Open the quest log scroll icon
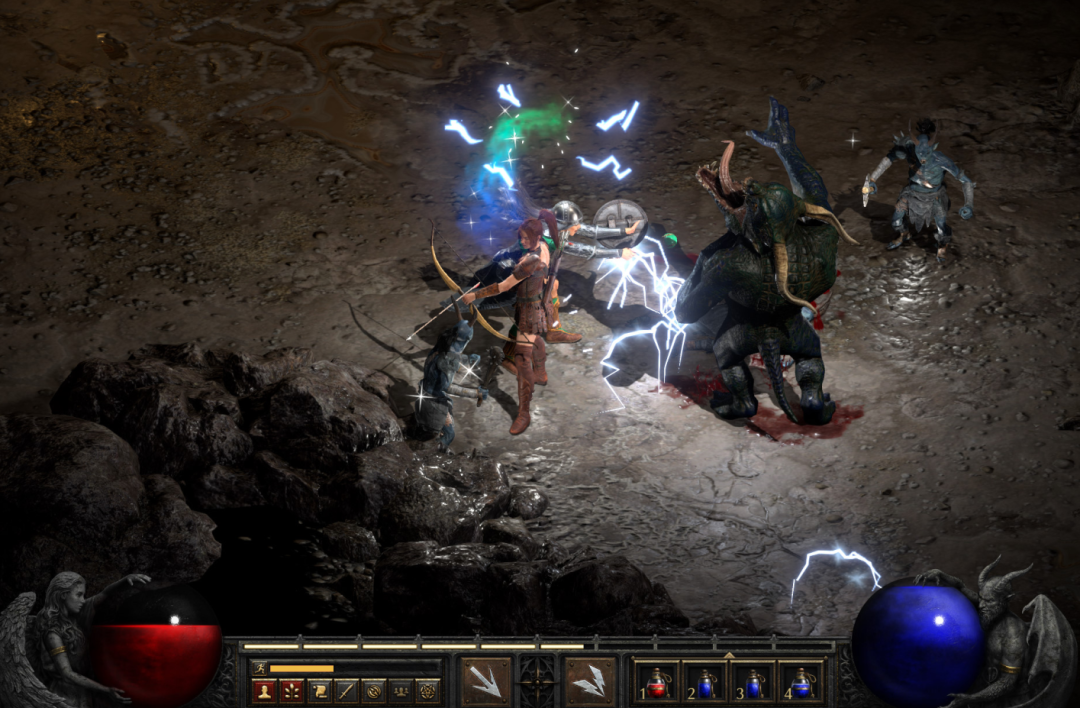This screenshot has height=708, width=1080. 318,690
